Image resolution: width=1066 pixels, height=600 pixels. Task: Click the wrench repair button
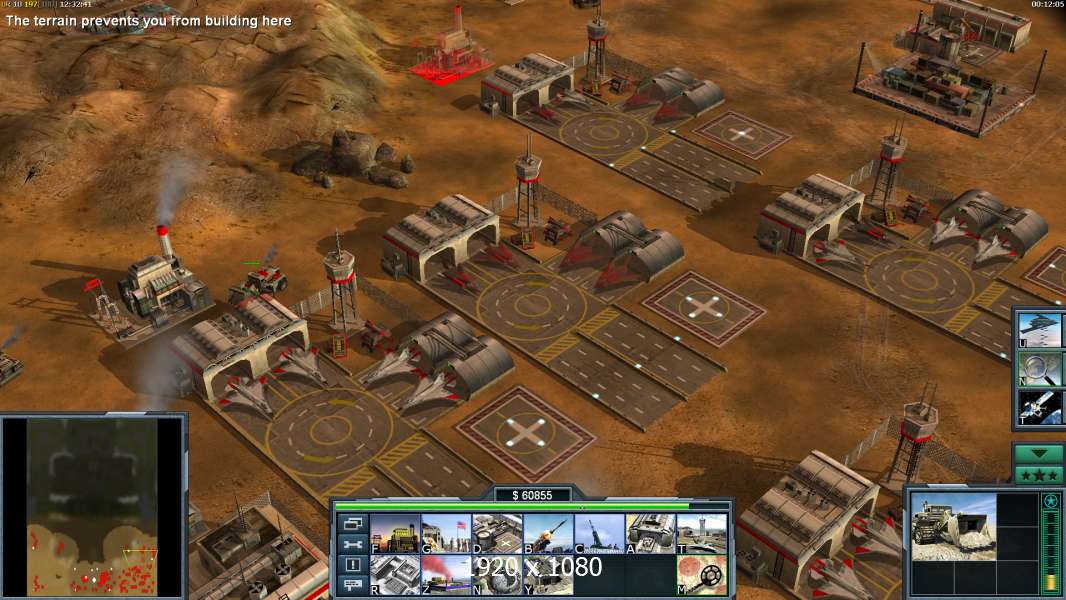(351, 544)
